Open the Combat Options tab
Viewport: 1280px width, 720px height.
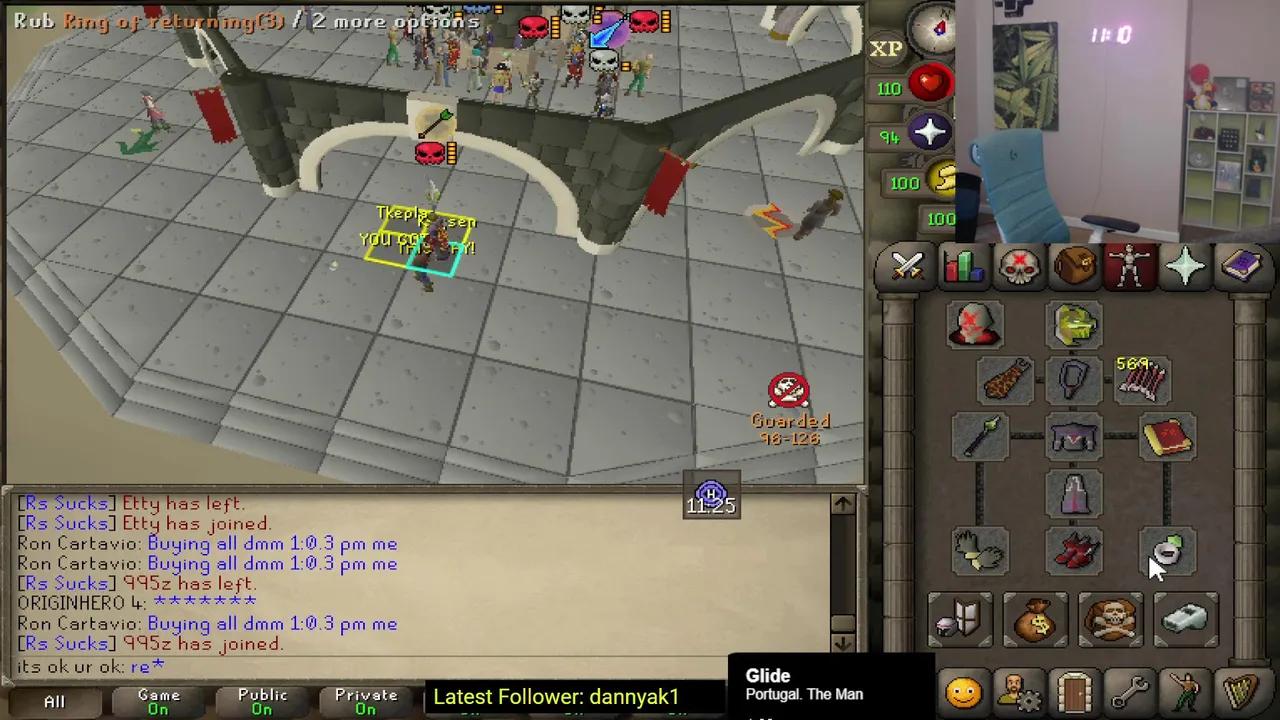point(905,265)
